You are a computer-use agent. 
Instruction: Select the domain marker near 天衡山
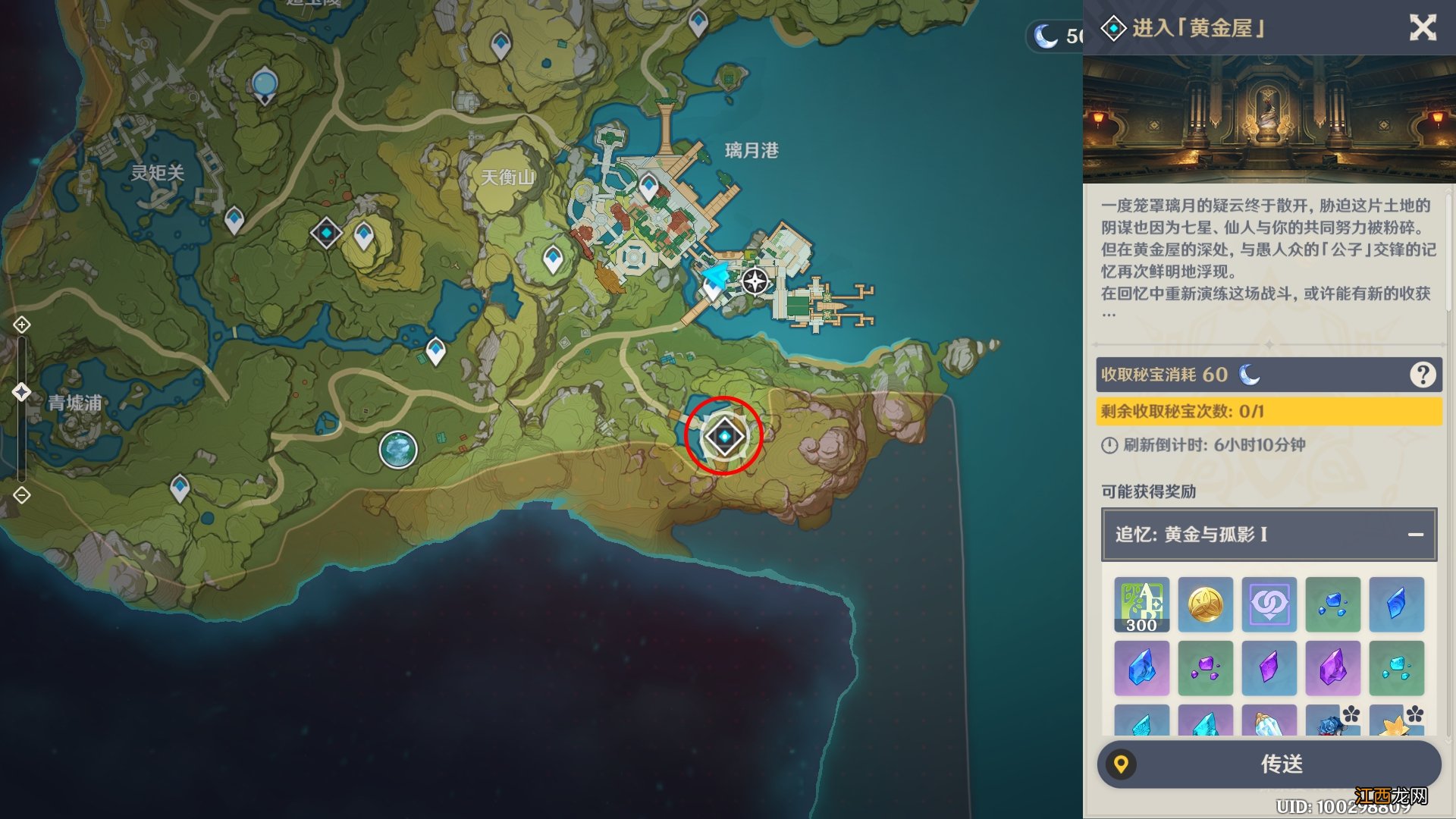[x=326, y=232]
